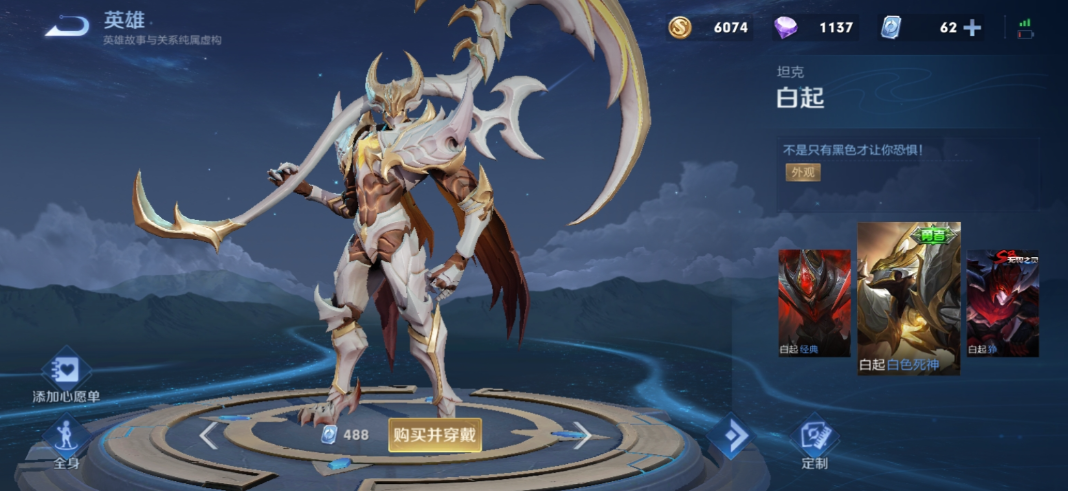Show previous skin with left arrow
The width and height of the screenshot is (1068, 491).
[x=209, y=435]
